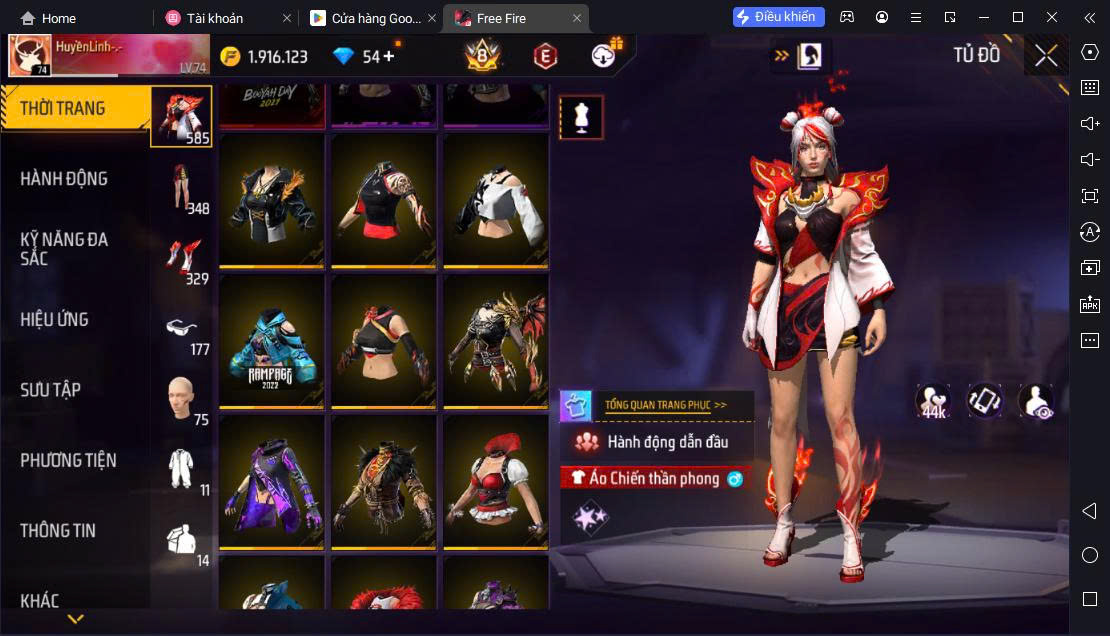Open the Hành Động category
Viewport: 1110px width, 636px height.
tap(64, 179)
